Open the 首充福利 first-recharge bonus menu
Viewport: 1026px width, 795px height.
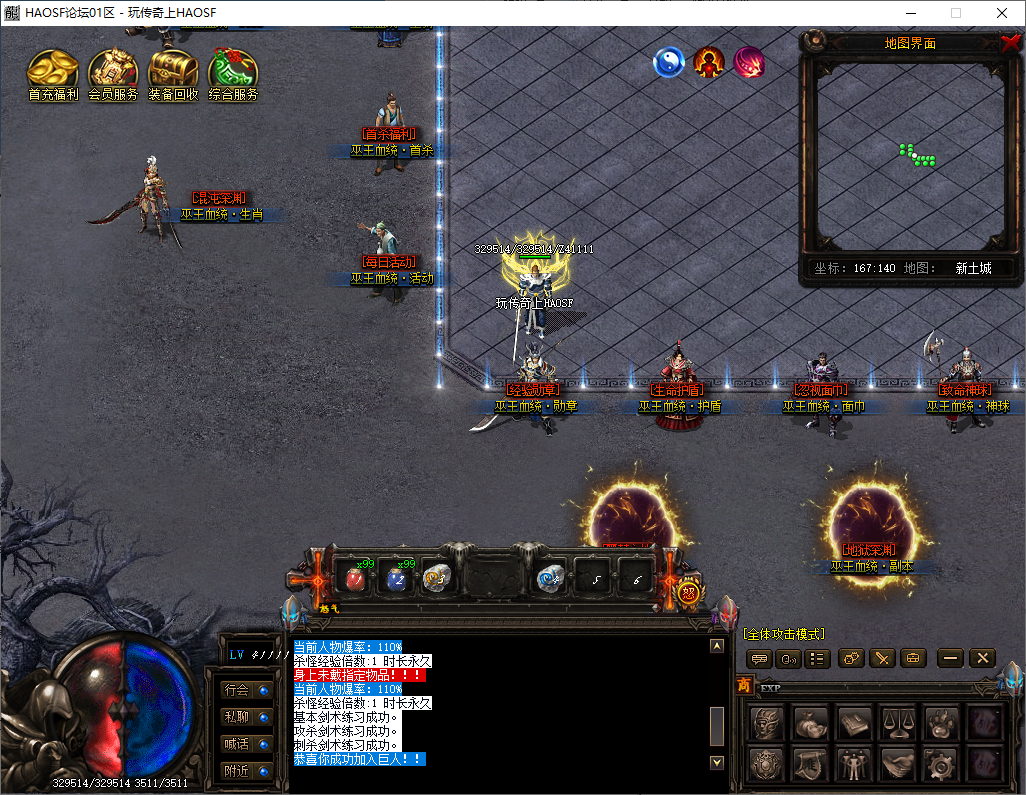(53, 73)
